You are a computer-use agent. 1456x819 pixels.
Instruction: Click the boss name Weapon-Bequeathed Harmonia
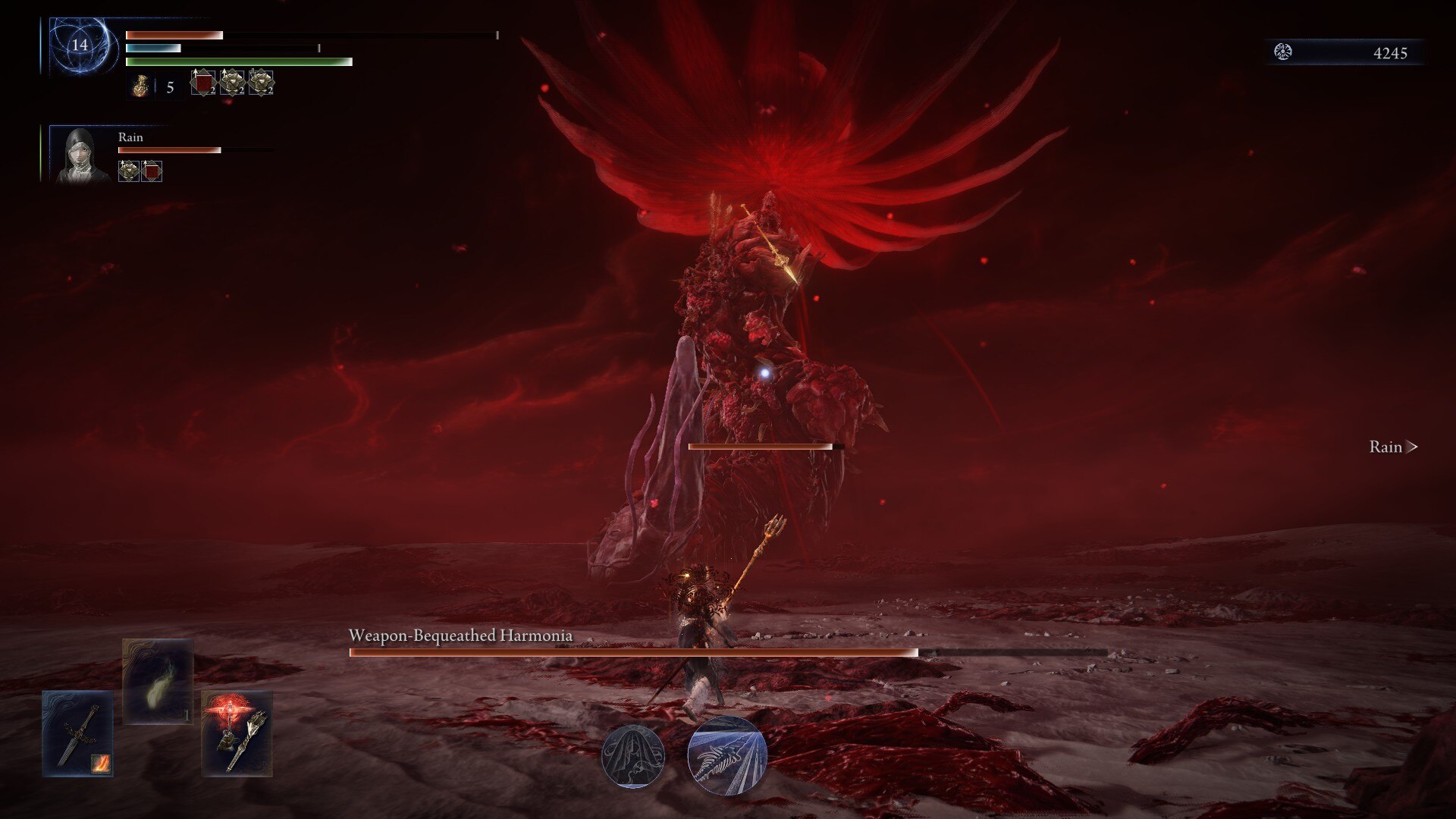[x=460, y=636]
